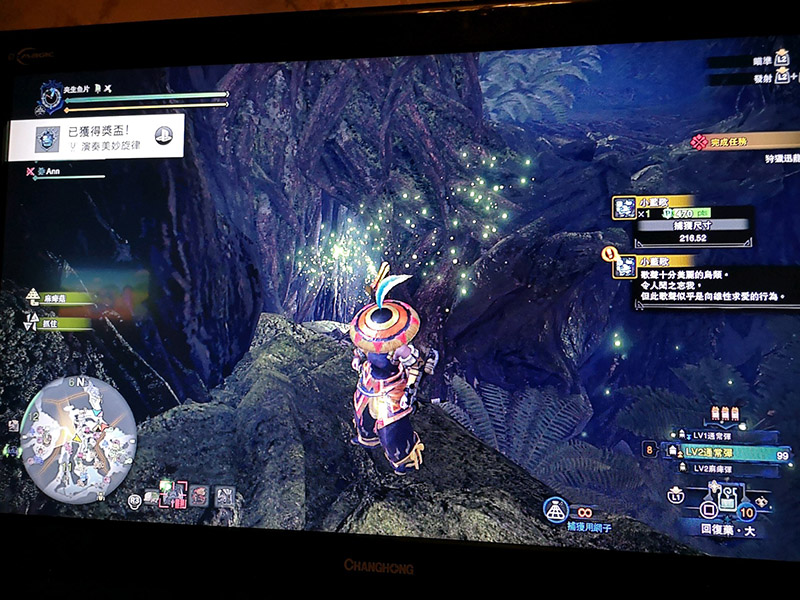Screen dimensions: 800x600
Task: Click the PlayStation trophy earned notification
Action: 97,137
